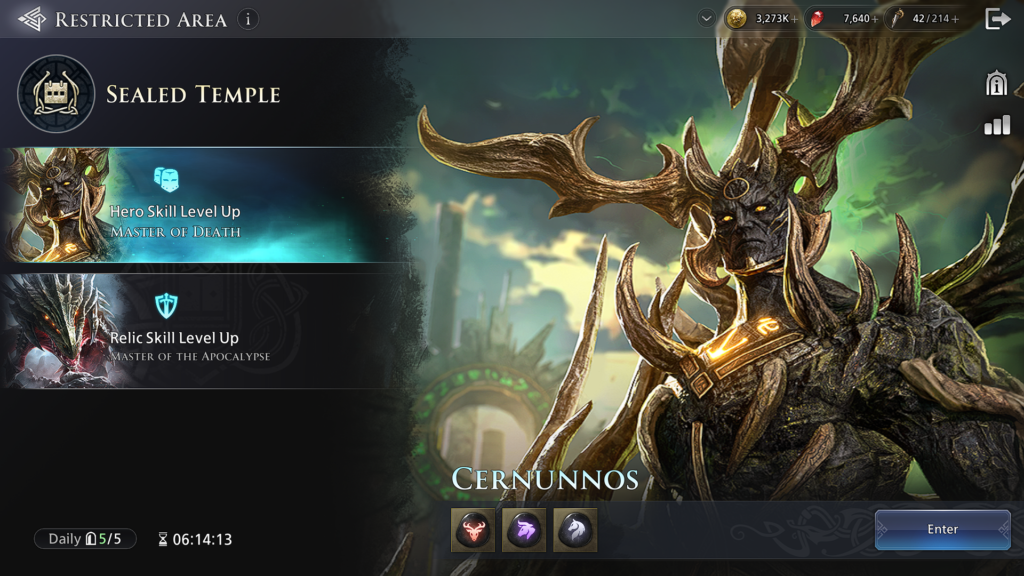1024x576 pixels.
Task: Enter the Cernunnos dungeon
Action: [942, 529]
